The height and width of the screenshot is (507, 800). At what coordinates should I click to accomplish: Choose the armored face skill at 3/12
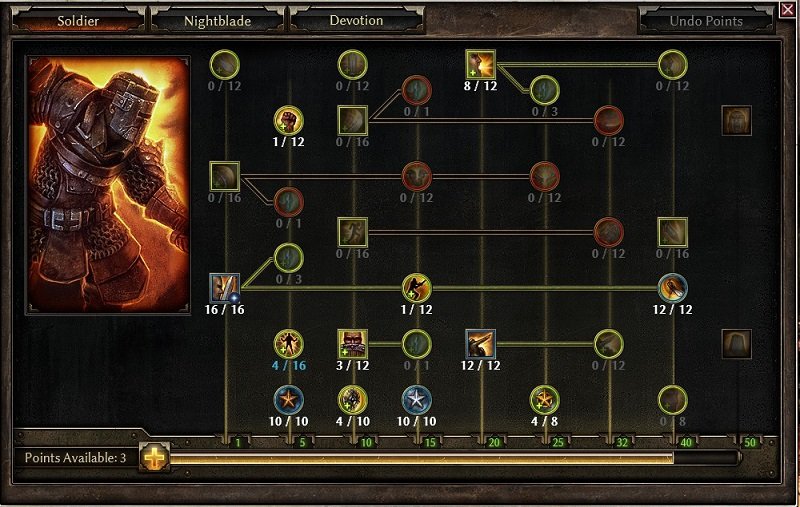pos(352,344)
